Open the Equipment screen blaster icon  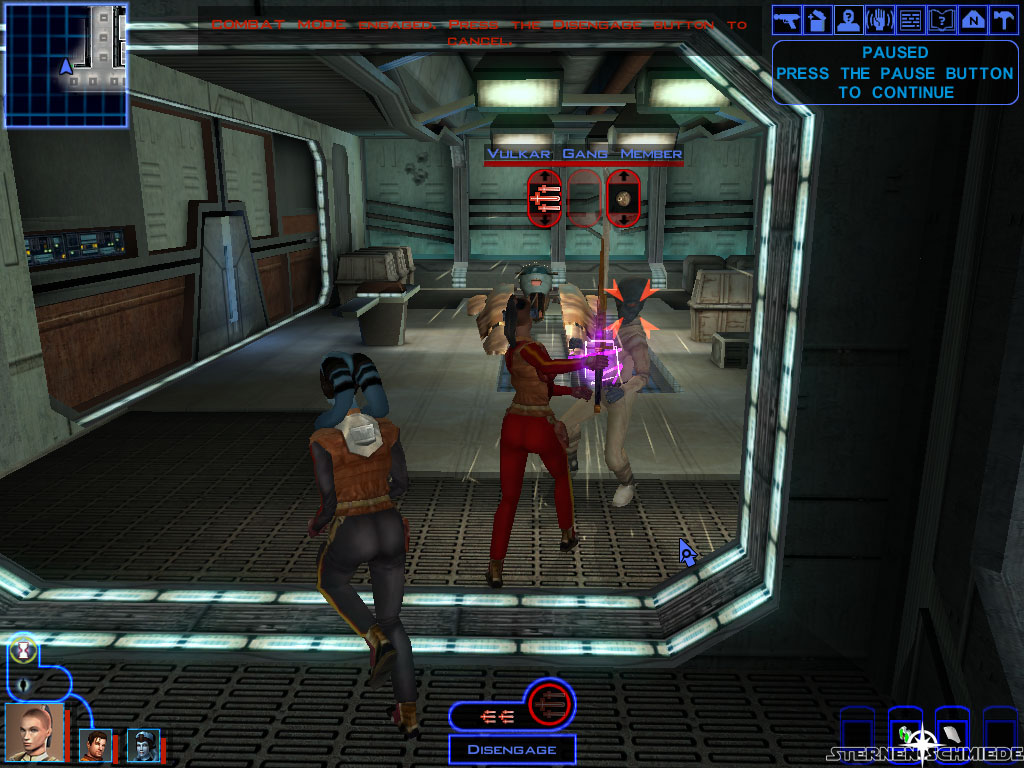click(x=786, y=18)
